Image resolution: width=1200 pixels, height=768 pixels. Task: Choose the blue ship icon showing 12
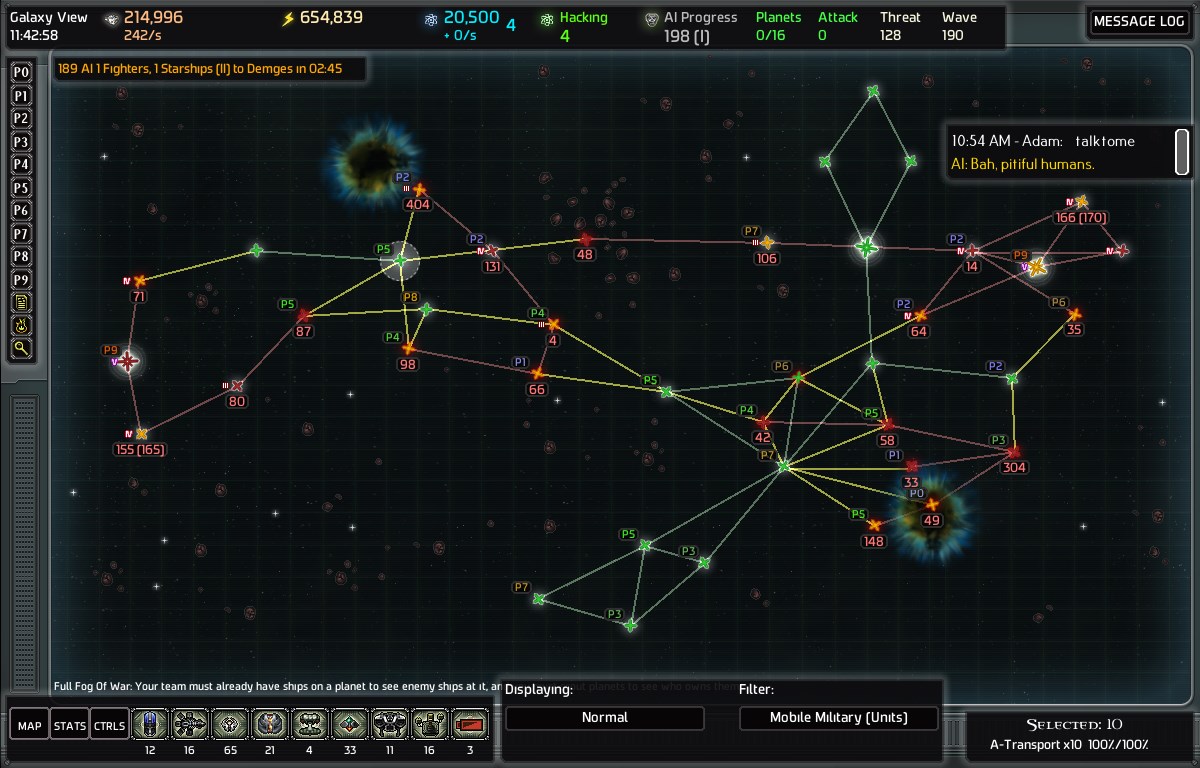149,723
